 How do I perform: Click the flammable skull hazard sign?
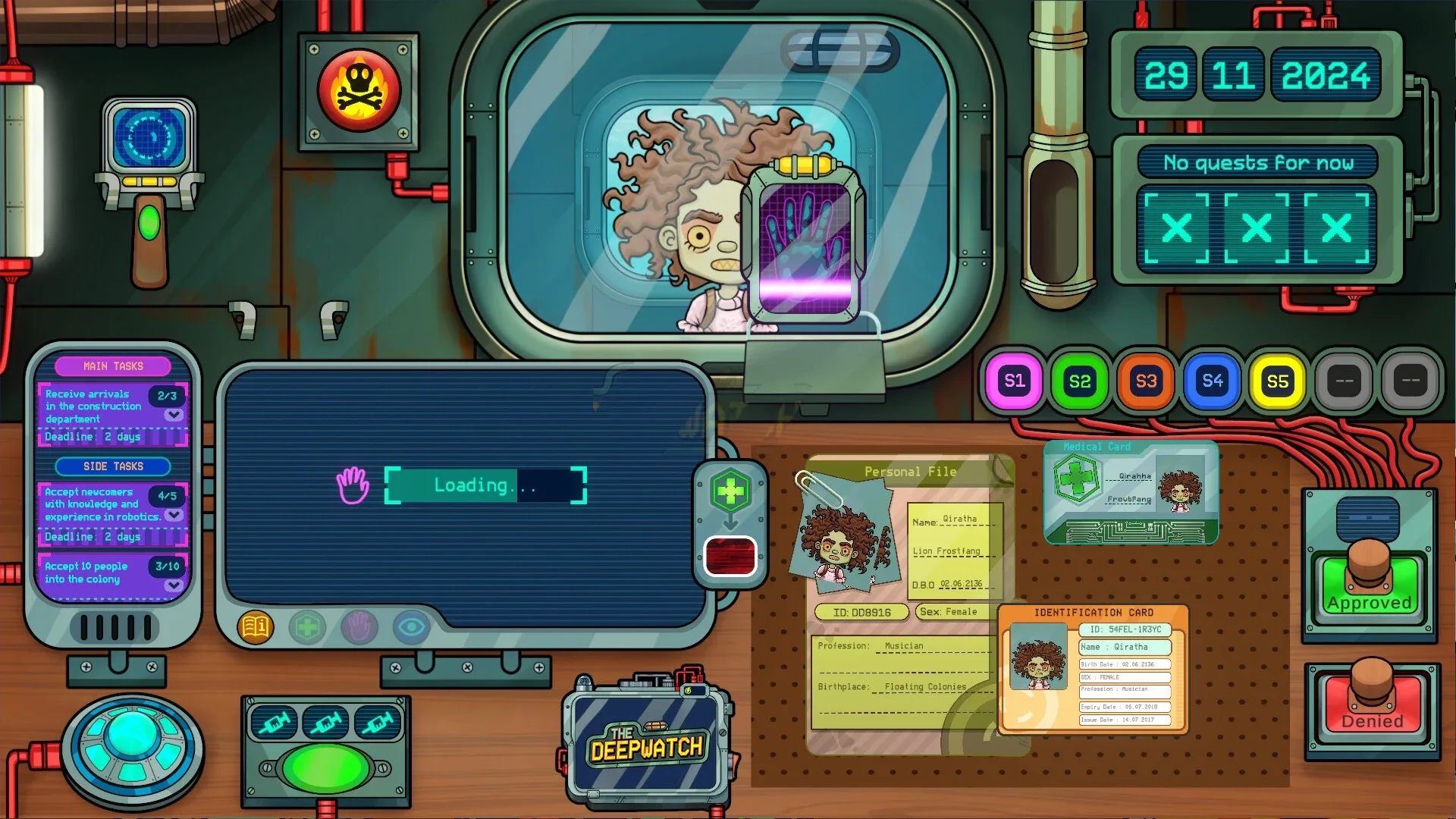pos(359,91)
